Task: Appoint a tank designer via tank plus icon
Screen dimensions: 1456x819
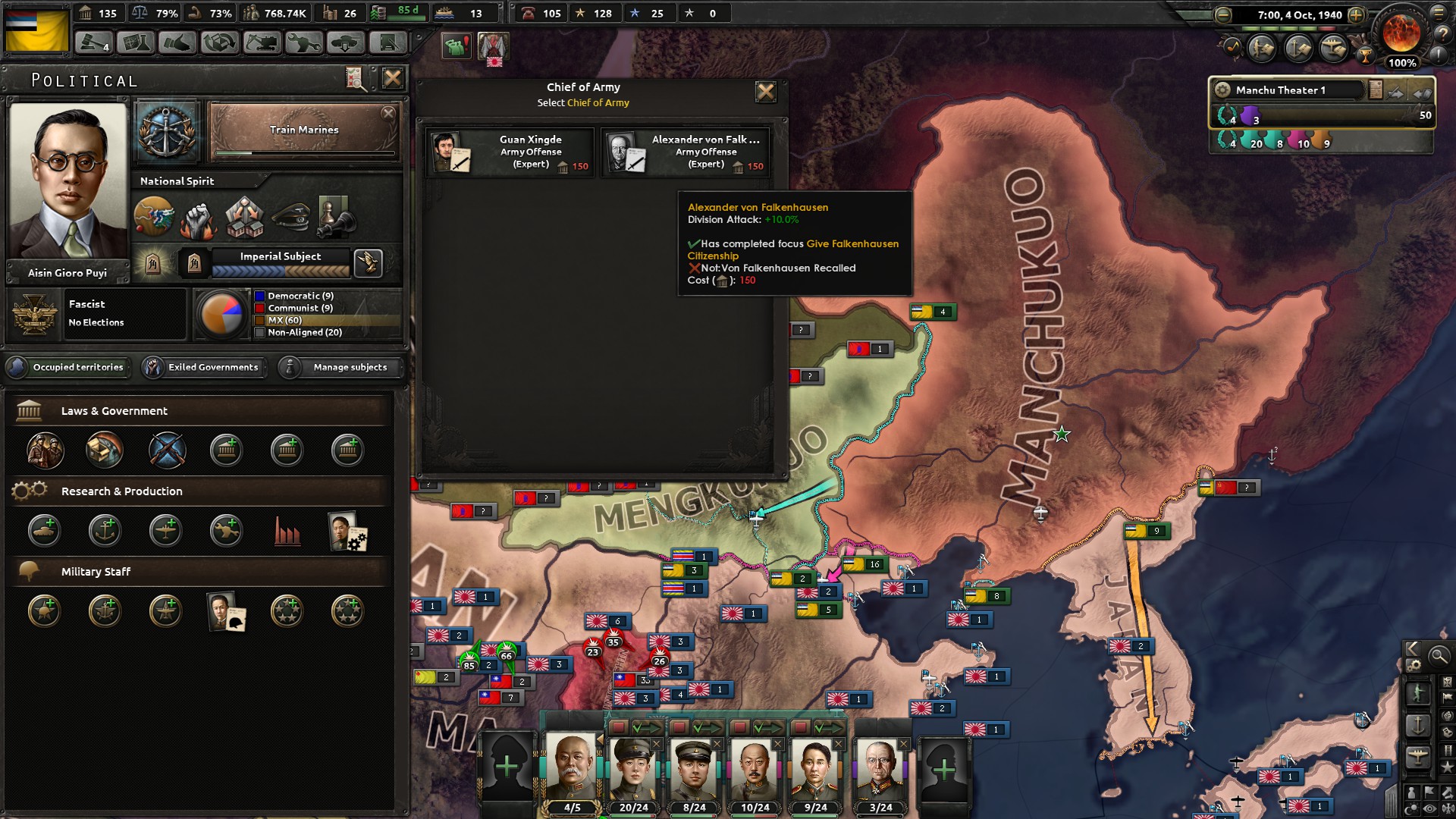Action: (x=44, y=531)
